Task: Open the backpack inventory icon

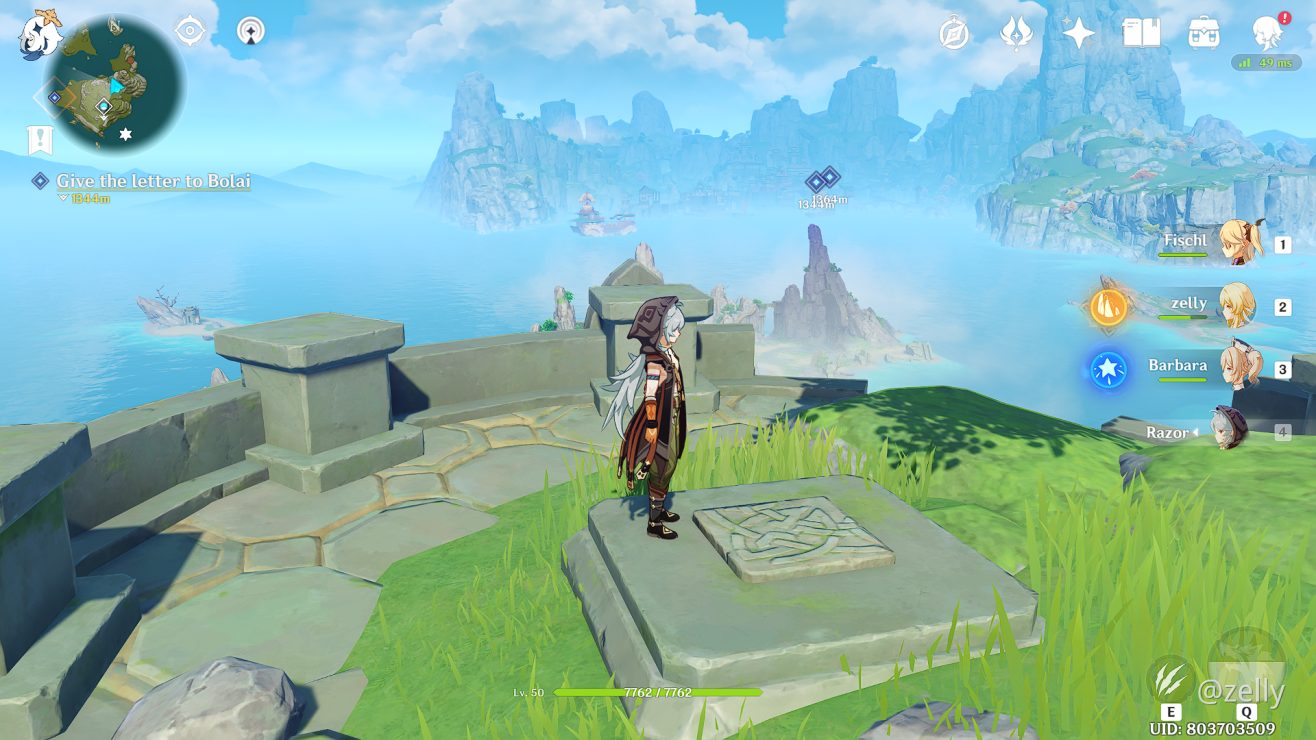Action: (1203, 33)
